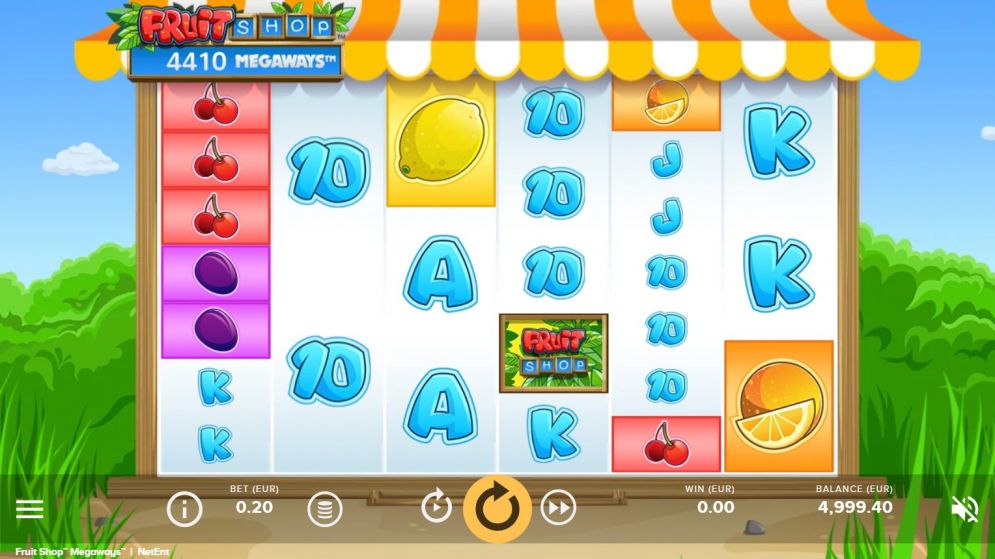Show the game info paytable
Viewport: 995px width, 559px height.
click(x=184, y=510)
